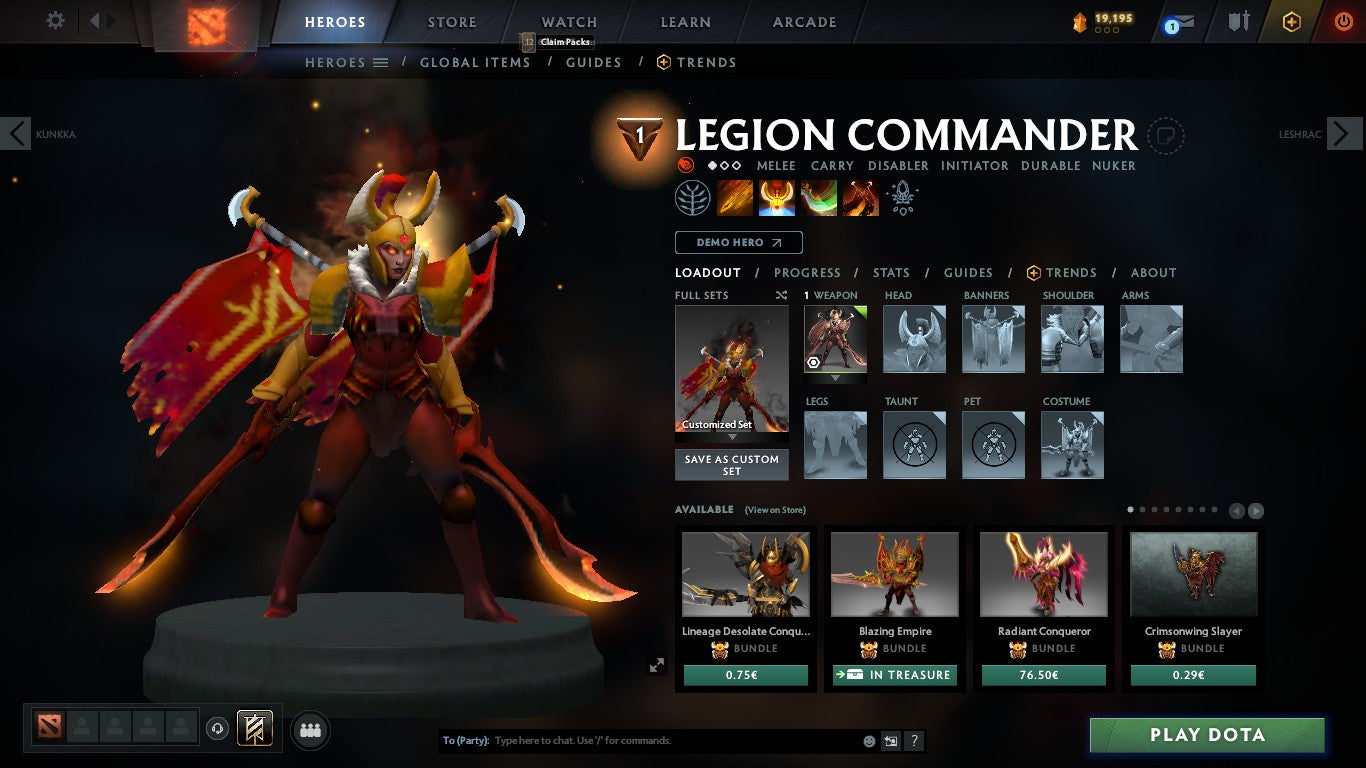Viewport: 1366px width, 768px height.
Task: Select the Moment of Courage ability icon
Action: click(819, 197)
